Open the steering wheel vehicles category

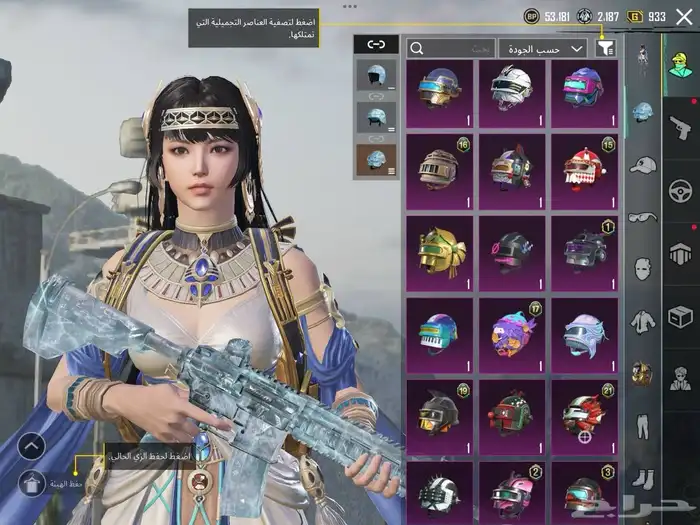[x=680, y=189]
